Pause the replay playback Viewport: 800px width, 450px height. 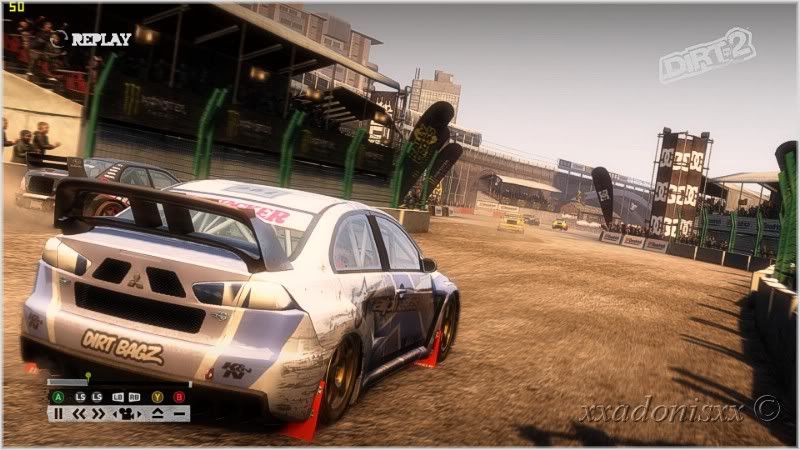click(58, 413)
